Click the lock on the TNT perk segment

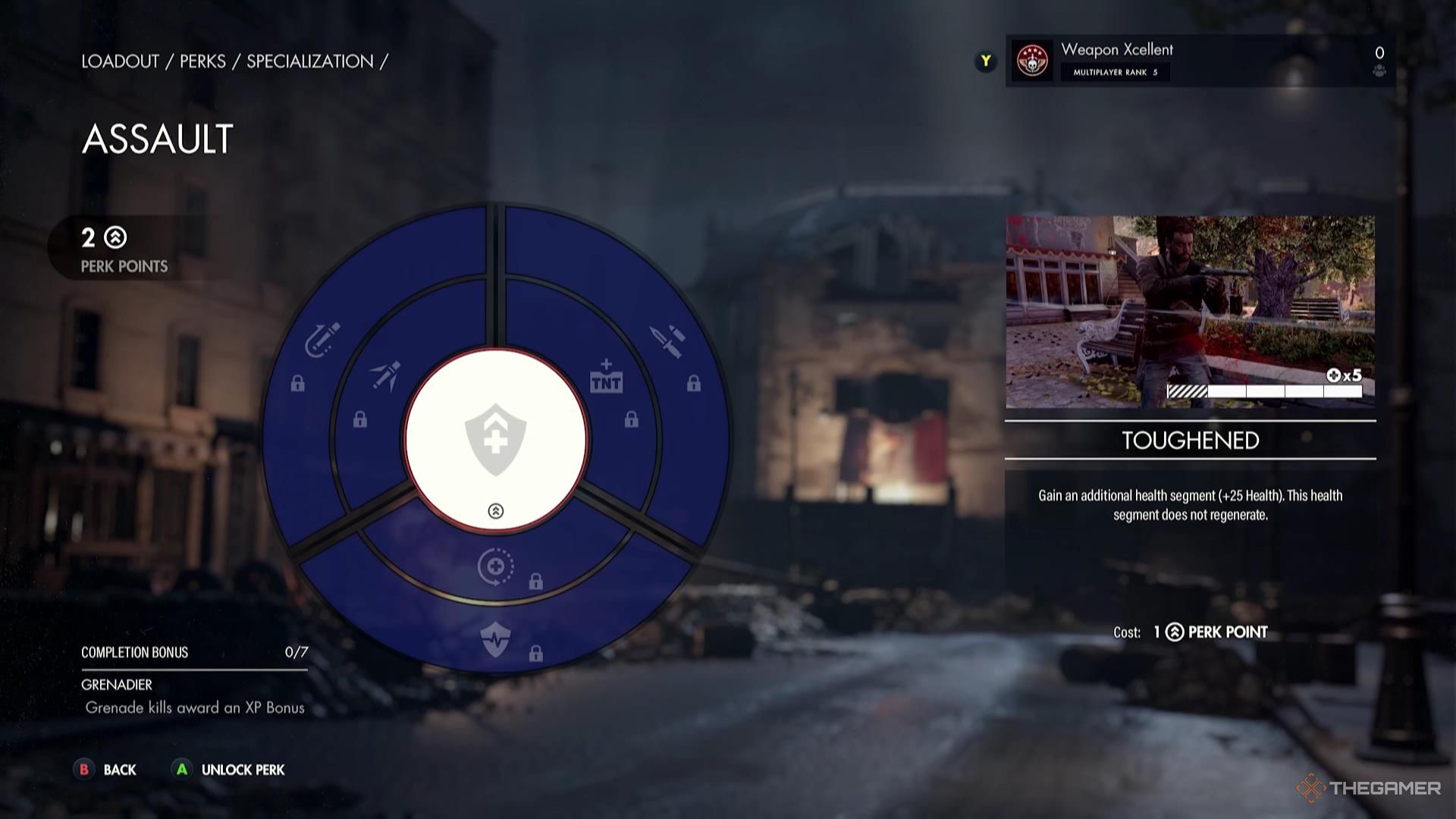[632, 418]
